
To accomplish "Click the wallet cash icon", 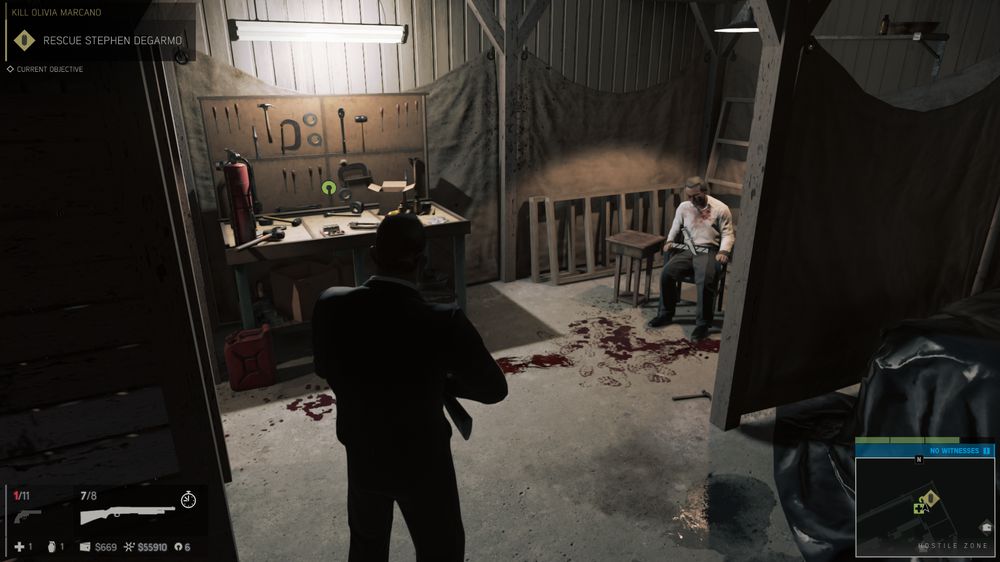I will pos(84,547).
